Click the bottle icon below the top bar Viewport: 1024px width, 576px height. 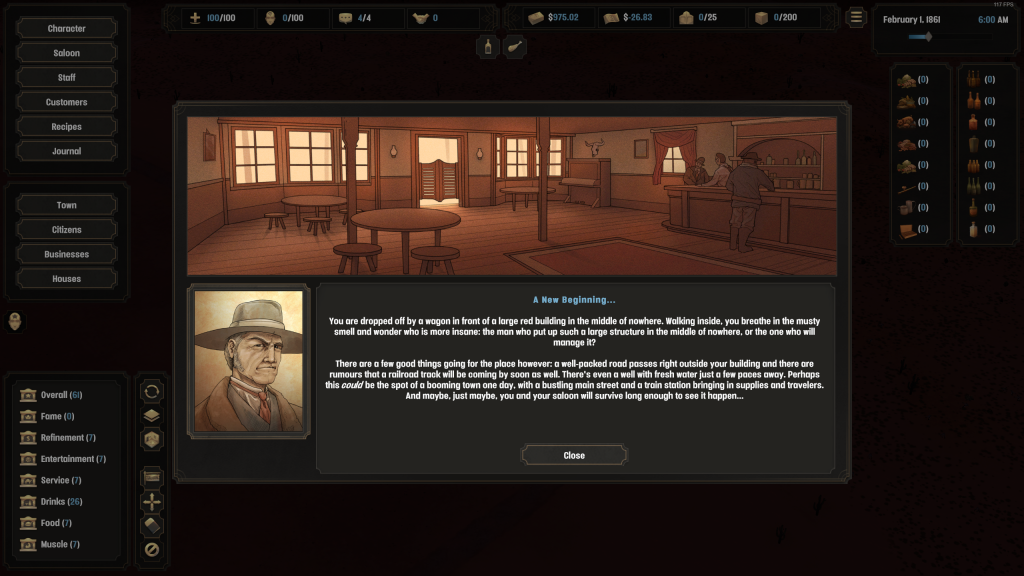click(x=488, y=46)
